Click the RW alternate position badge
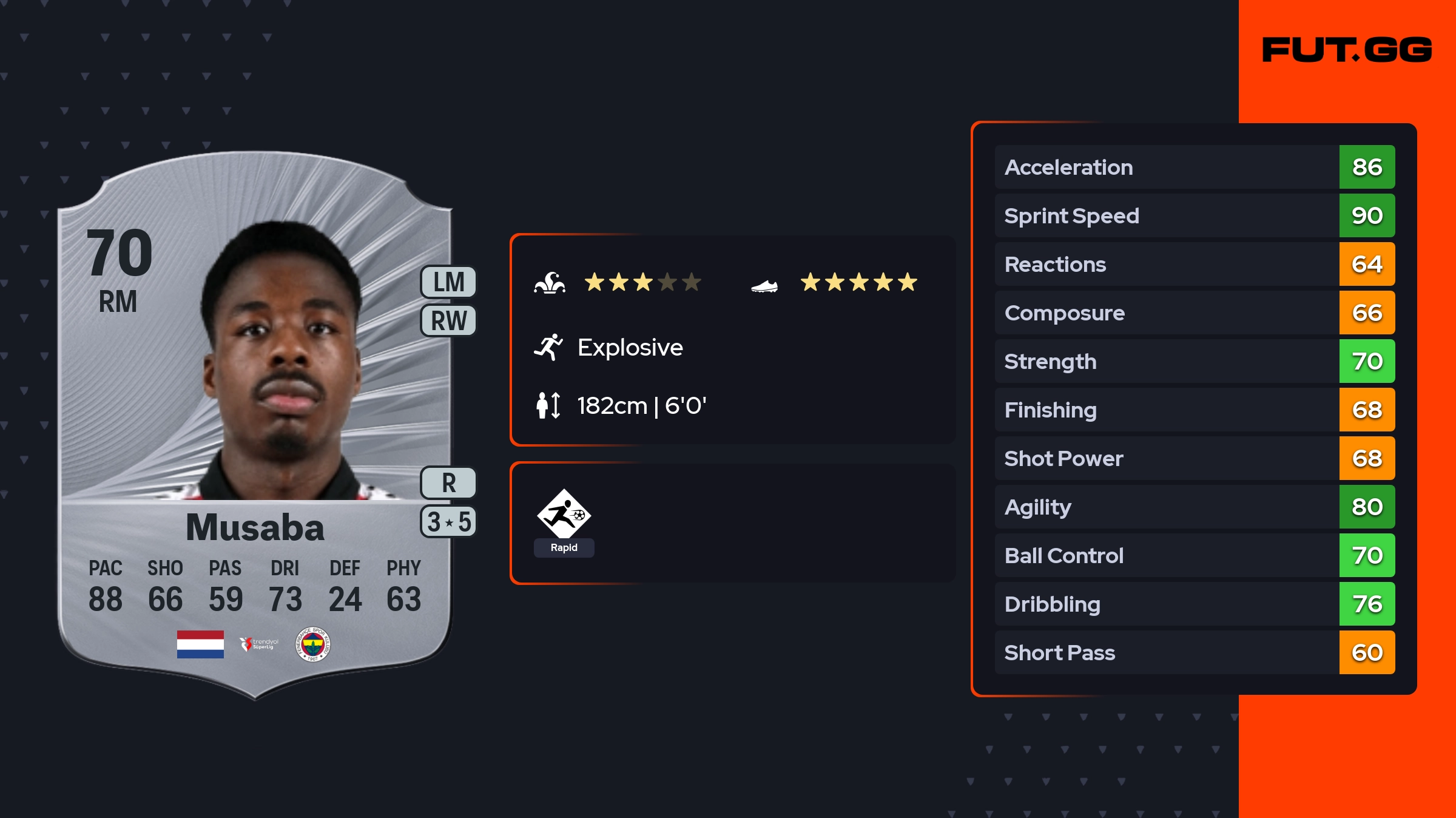 click(x=448, y=320)
